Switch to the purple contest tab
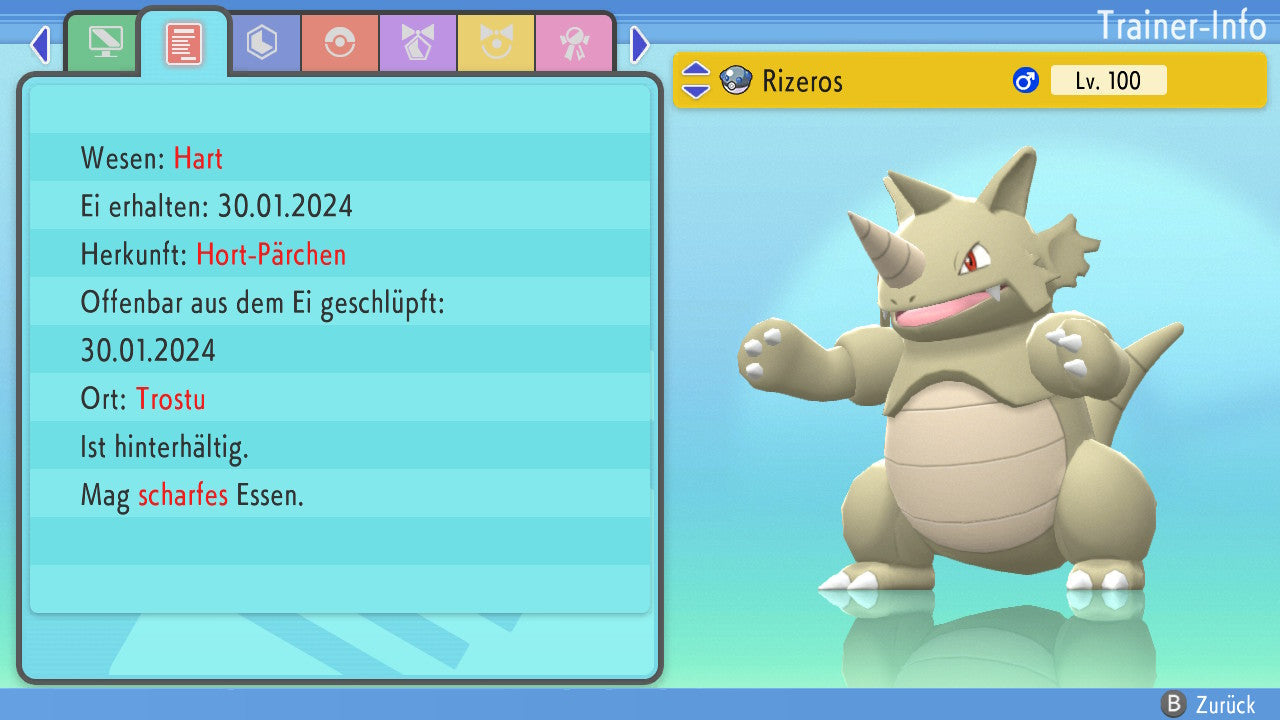 (418, 43)
